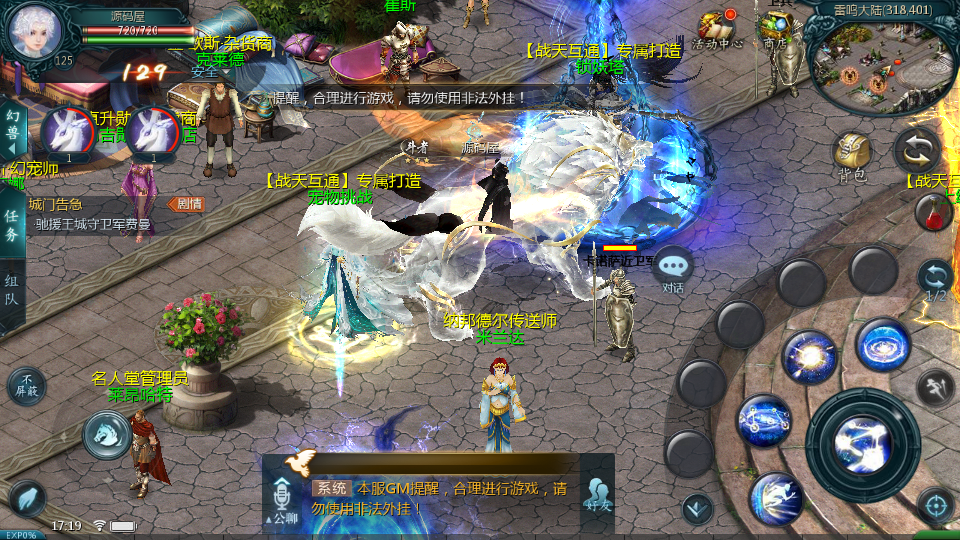Switch skill page with the 1/2 button
This screenshot has height=540, width=960.
[935, 280]
